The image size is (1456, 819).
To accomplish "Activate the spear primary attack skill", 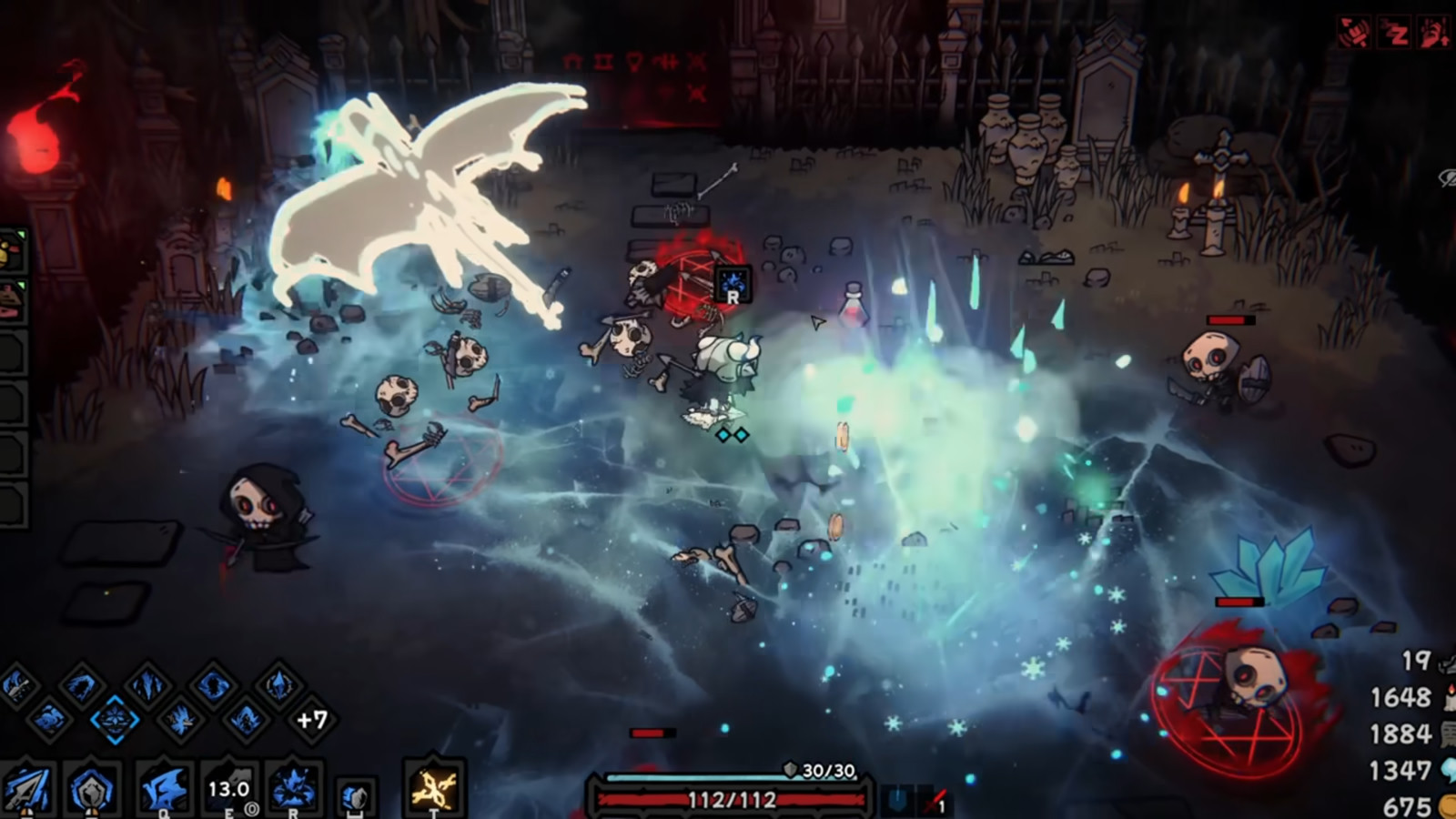I will click(25, 788).
